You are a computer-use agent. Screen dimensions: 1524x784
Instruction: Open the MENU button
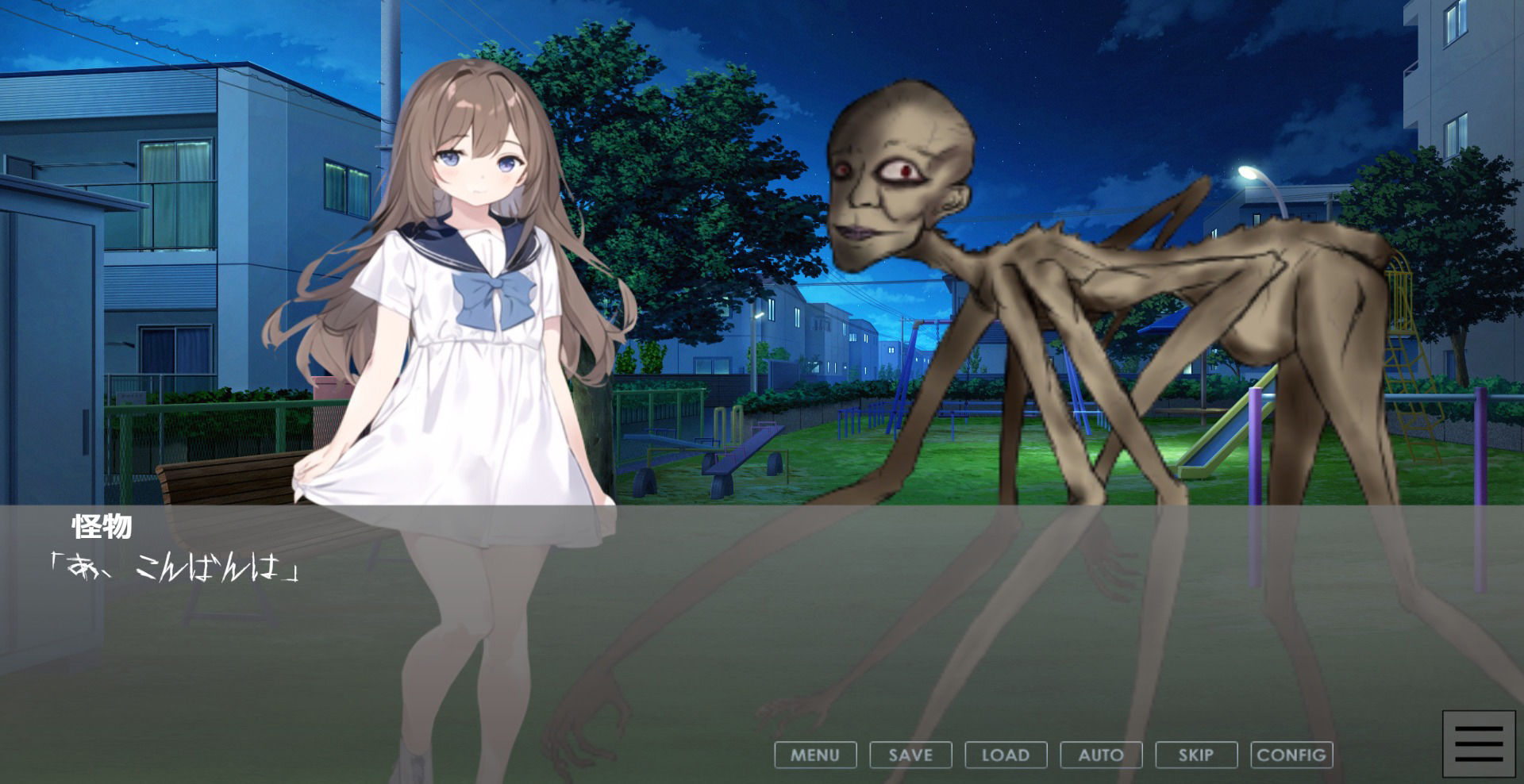coord(815,755)
